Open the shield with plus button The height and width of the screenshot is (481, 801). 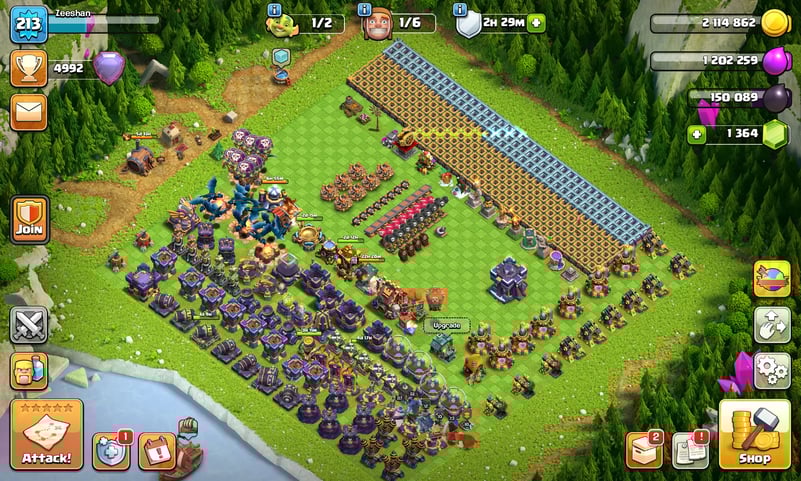(x=111, y=450)
